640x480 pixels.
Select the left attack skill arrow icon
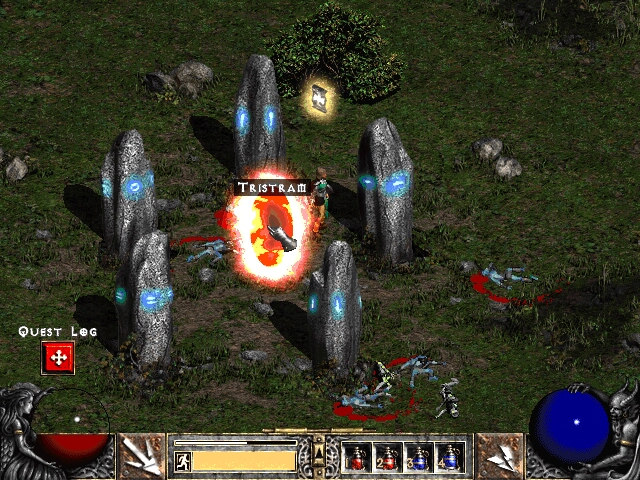(x=142, y=456)
